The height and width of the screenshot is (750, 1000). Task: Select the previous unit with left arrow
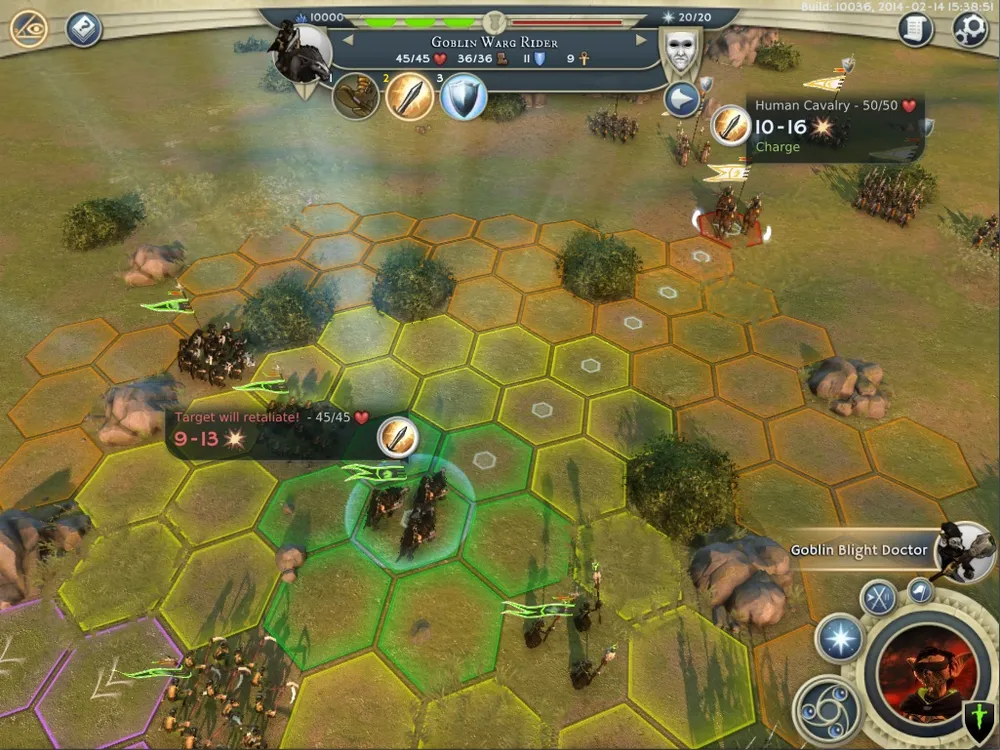(348, 40)
